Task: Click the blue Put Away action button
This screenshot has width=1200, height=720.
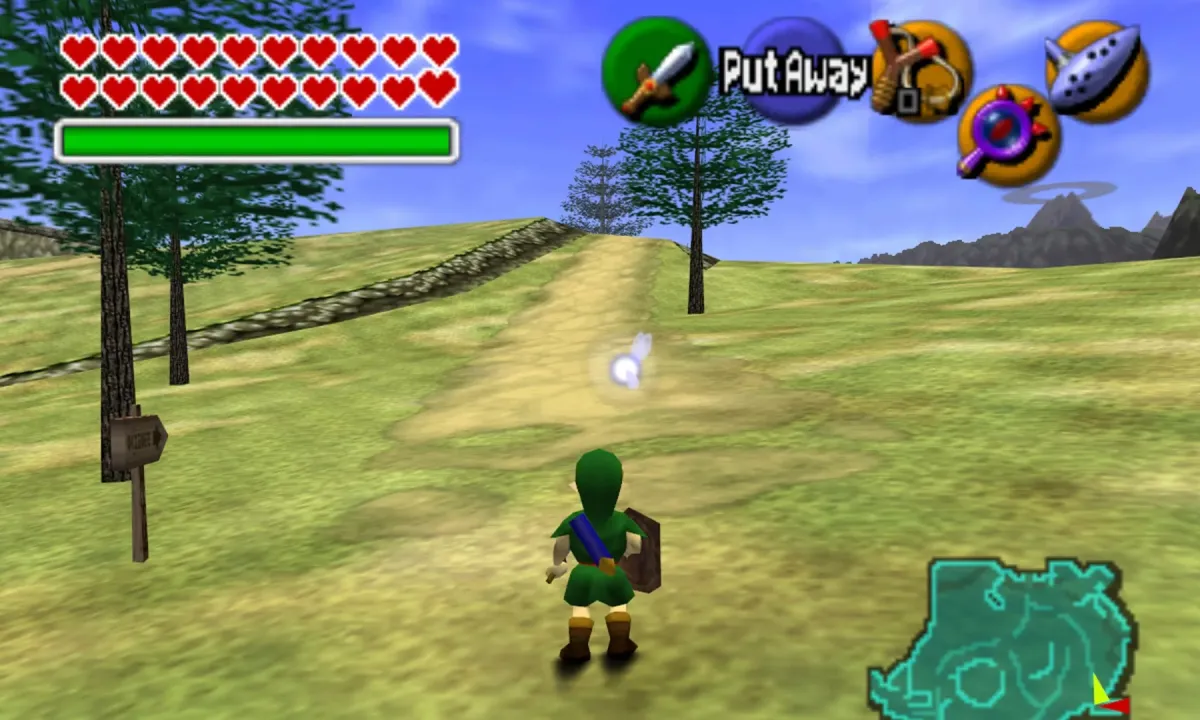Action: (795, 72)
